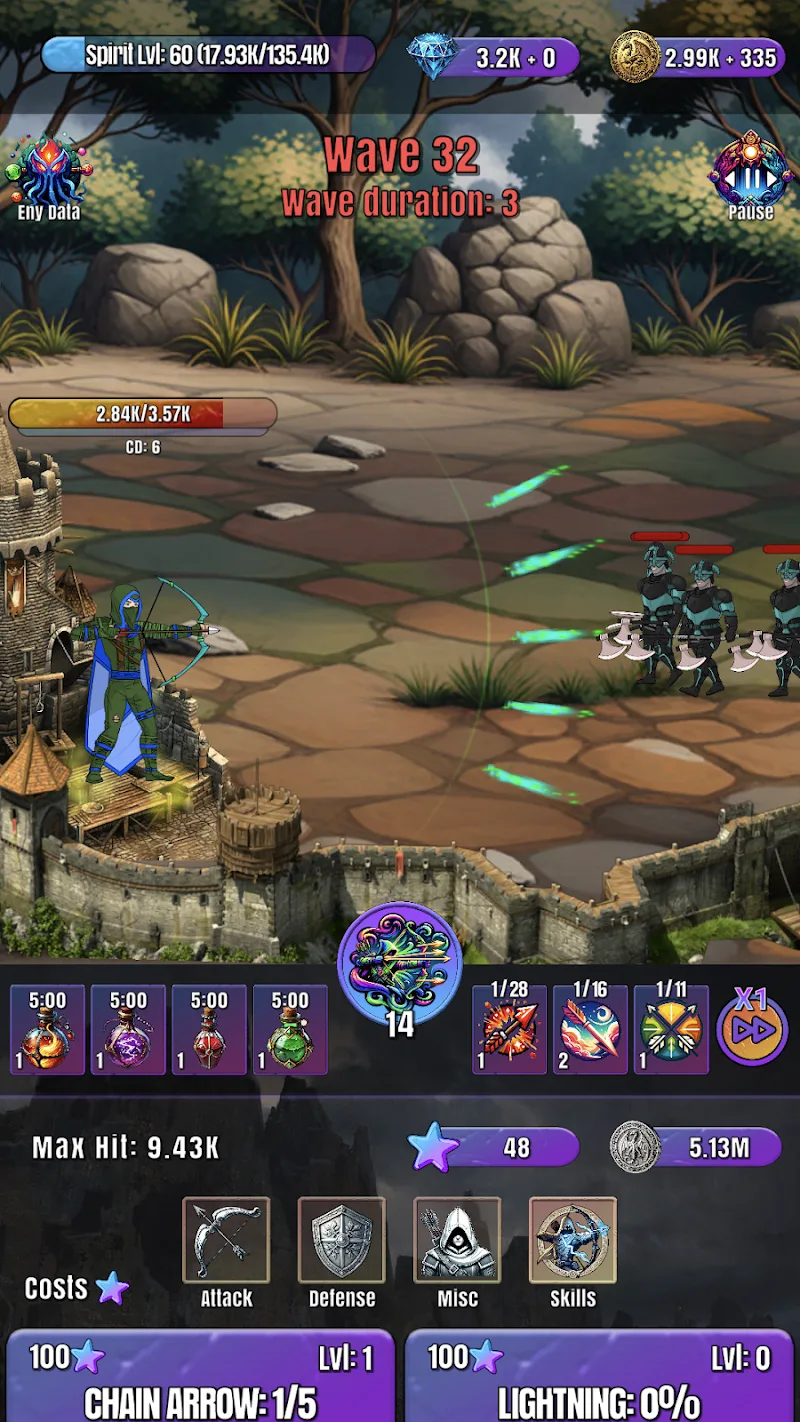
Task: Upgrade Lightning for 100 stars
Action: [598, 1378]
